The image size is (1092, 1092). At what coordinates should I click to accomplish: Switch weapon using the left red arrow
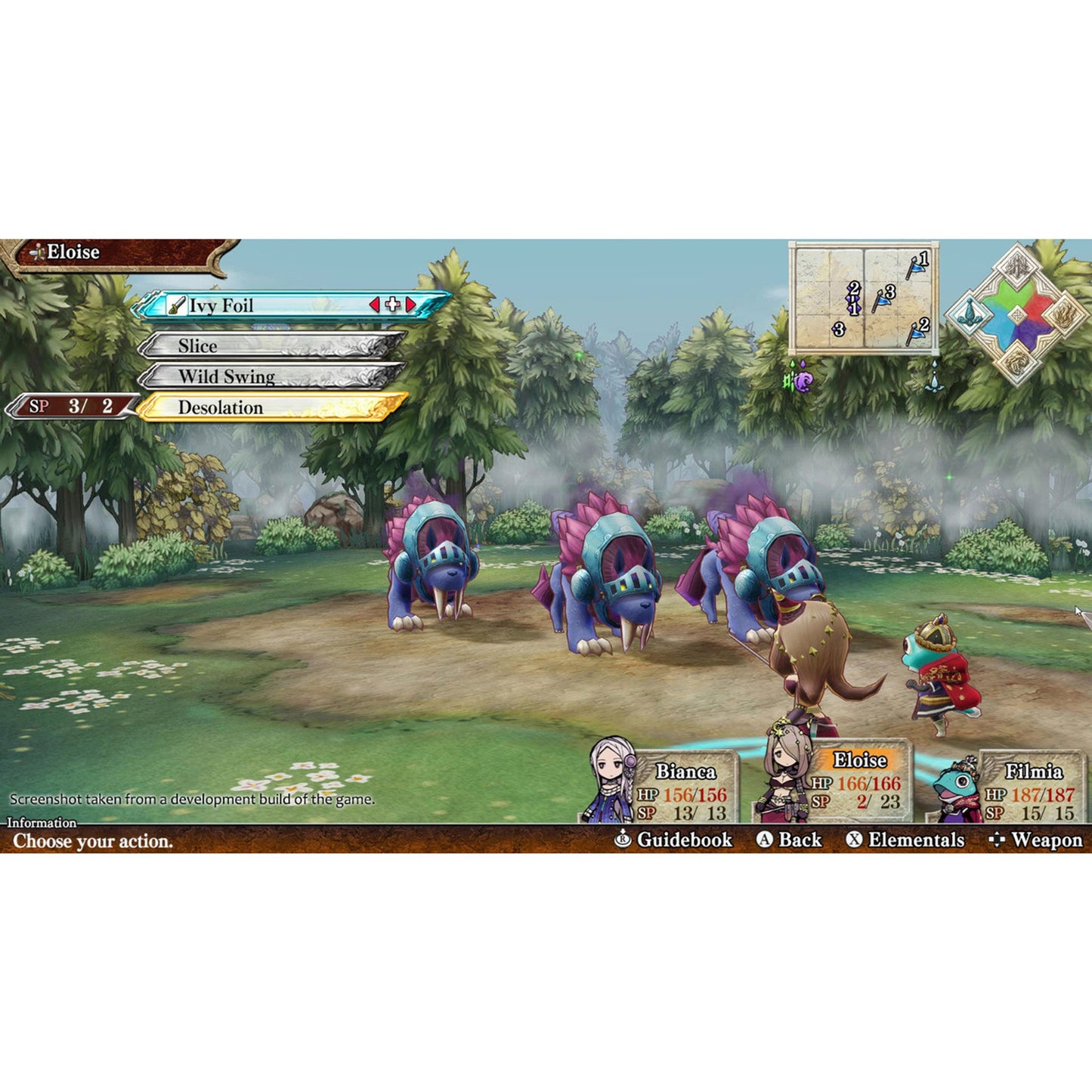click(375, 303)
